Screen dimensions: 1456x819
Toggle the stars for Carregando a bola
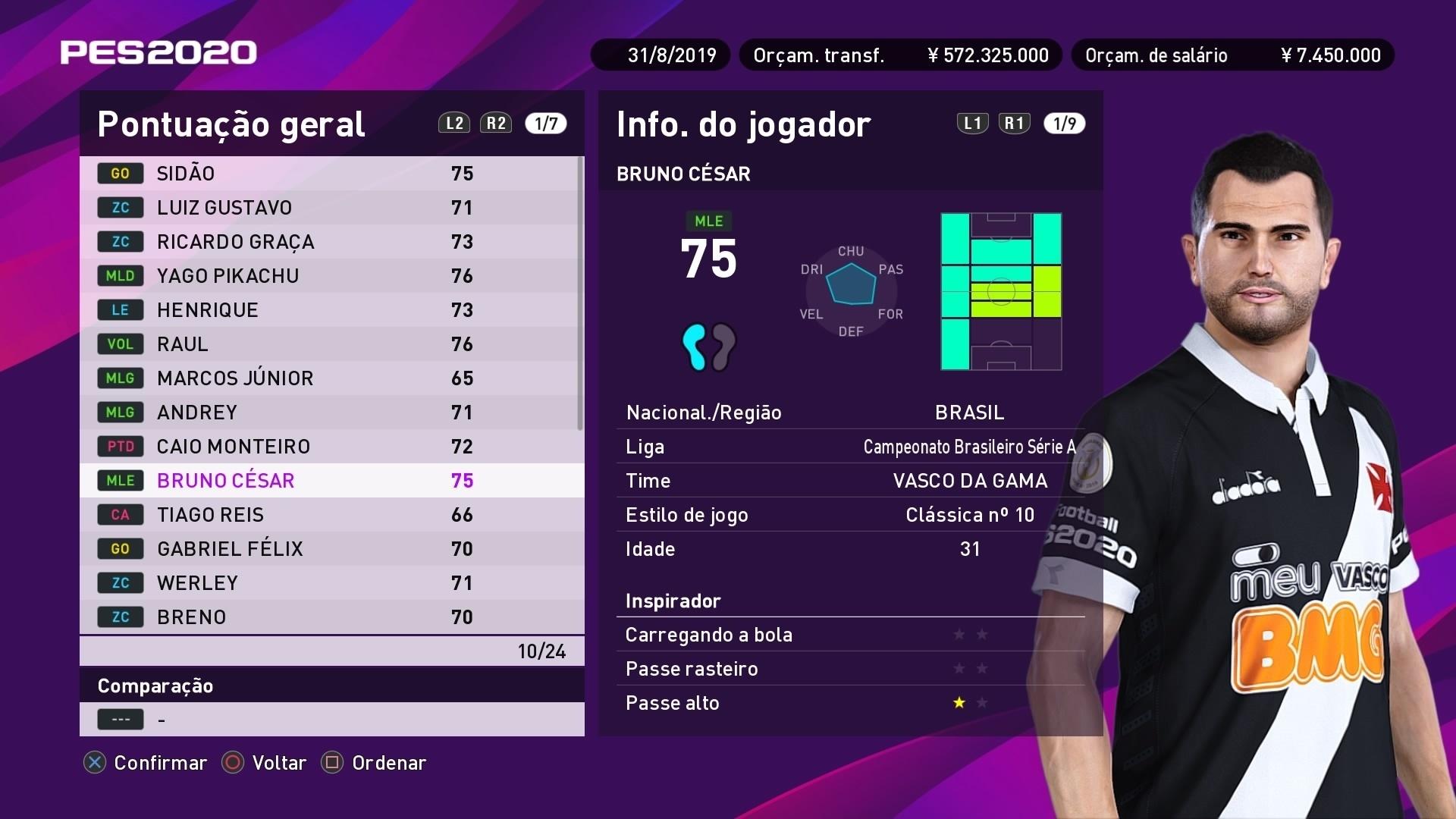(971, 635)
